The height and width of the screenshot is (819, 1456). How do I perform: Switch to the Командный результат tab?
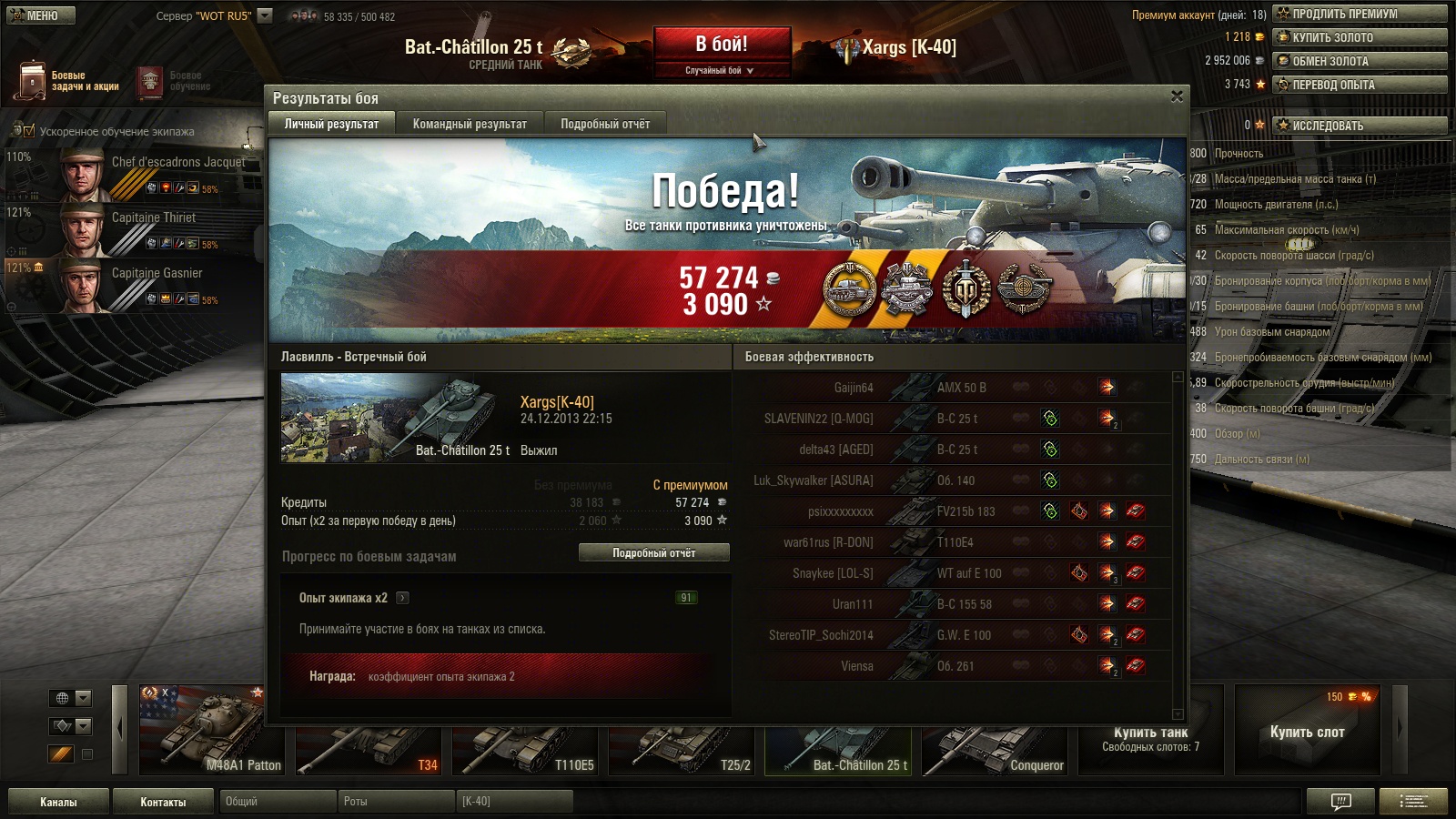pos(470,124)
